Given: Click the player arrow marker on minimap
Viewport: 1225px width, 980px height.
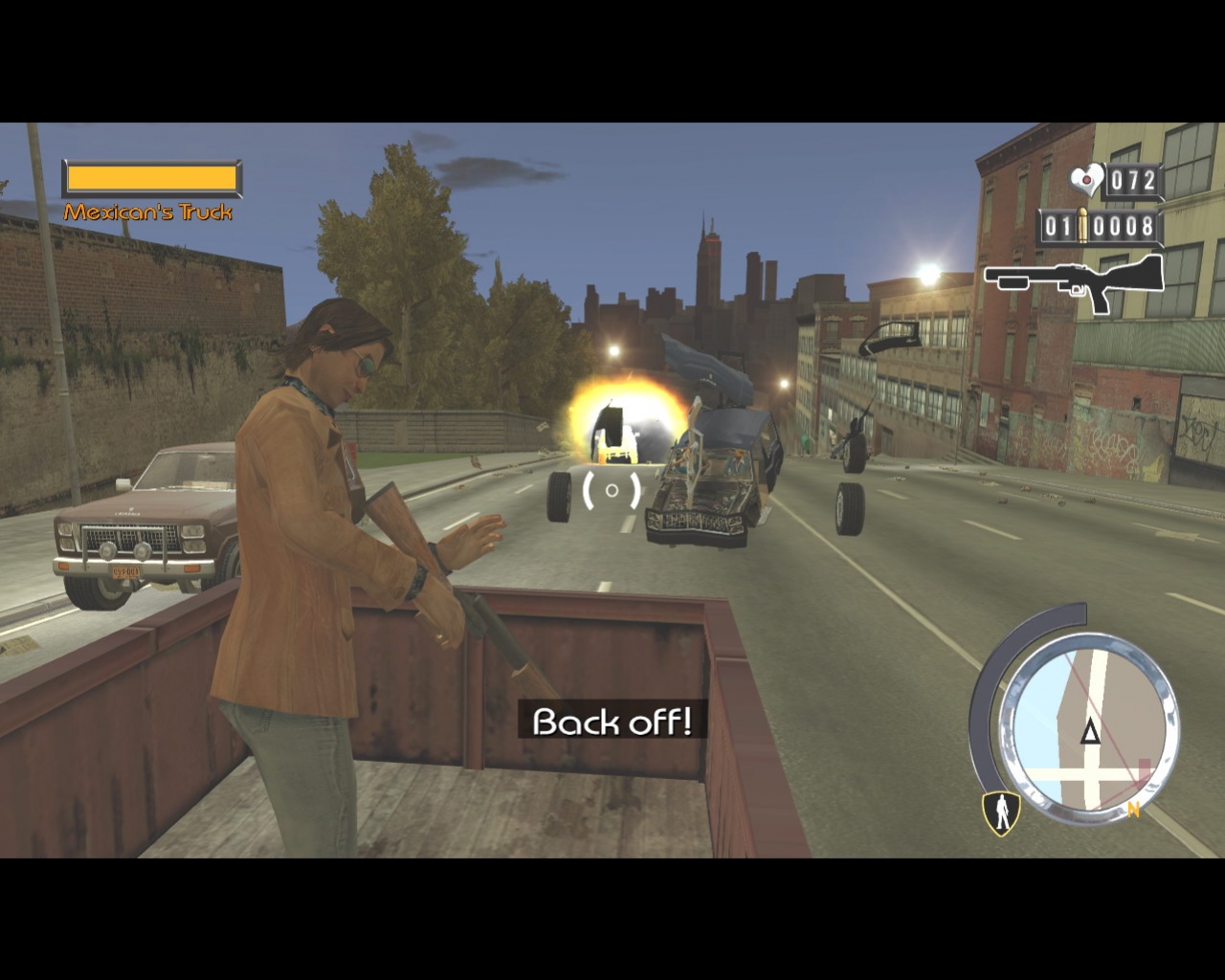Looking at the screenshot, I should tap(1090, 734).
